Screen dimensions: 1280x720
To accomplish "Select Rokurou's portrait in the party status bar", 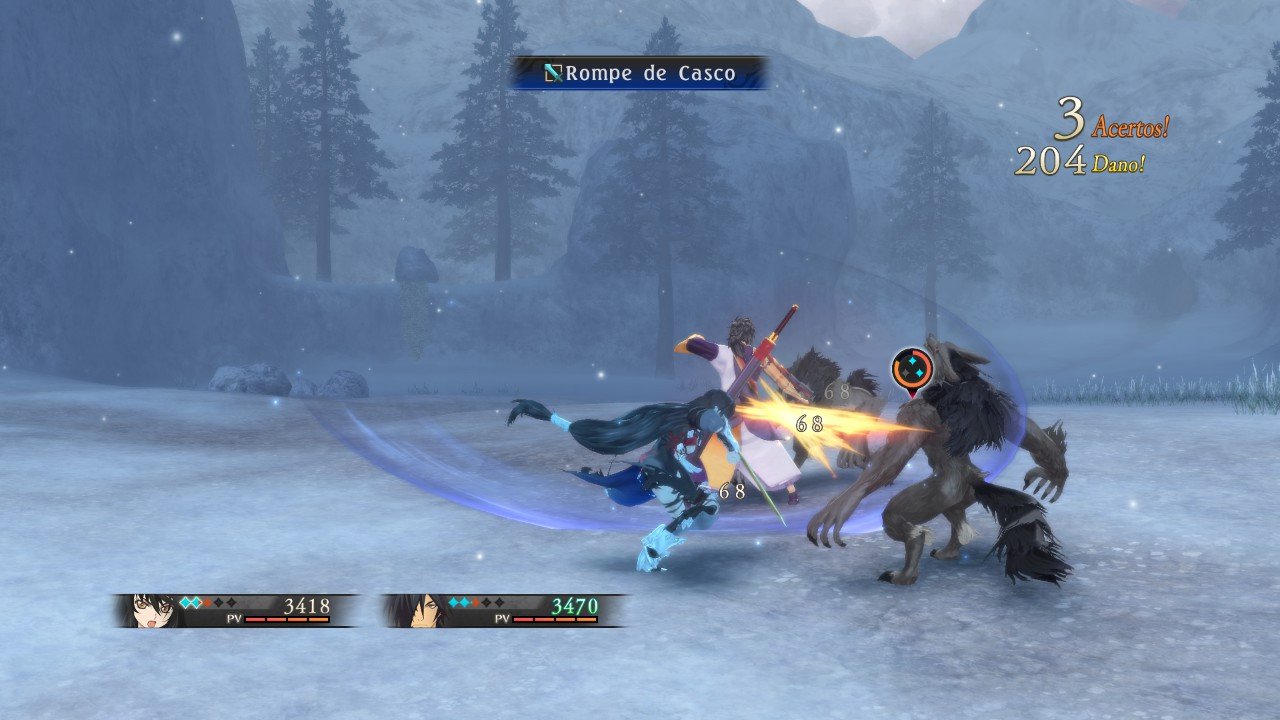I will [416, 610].
